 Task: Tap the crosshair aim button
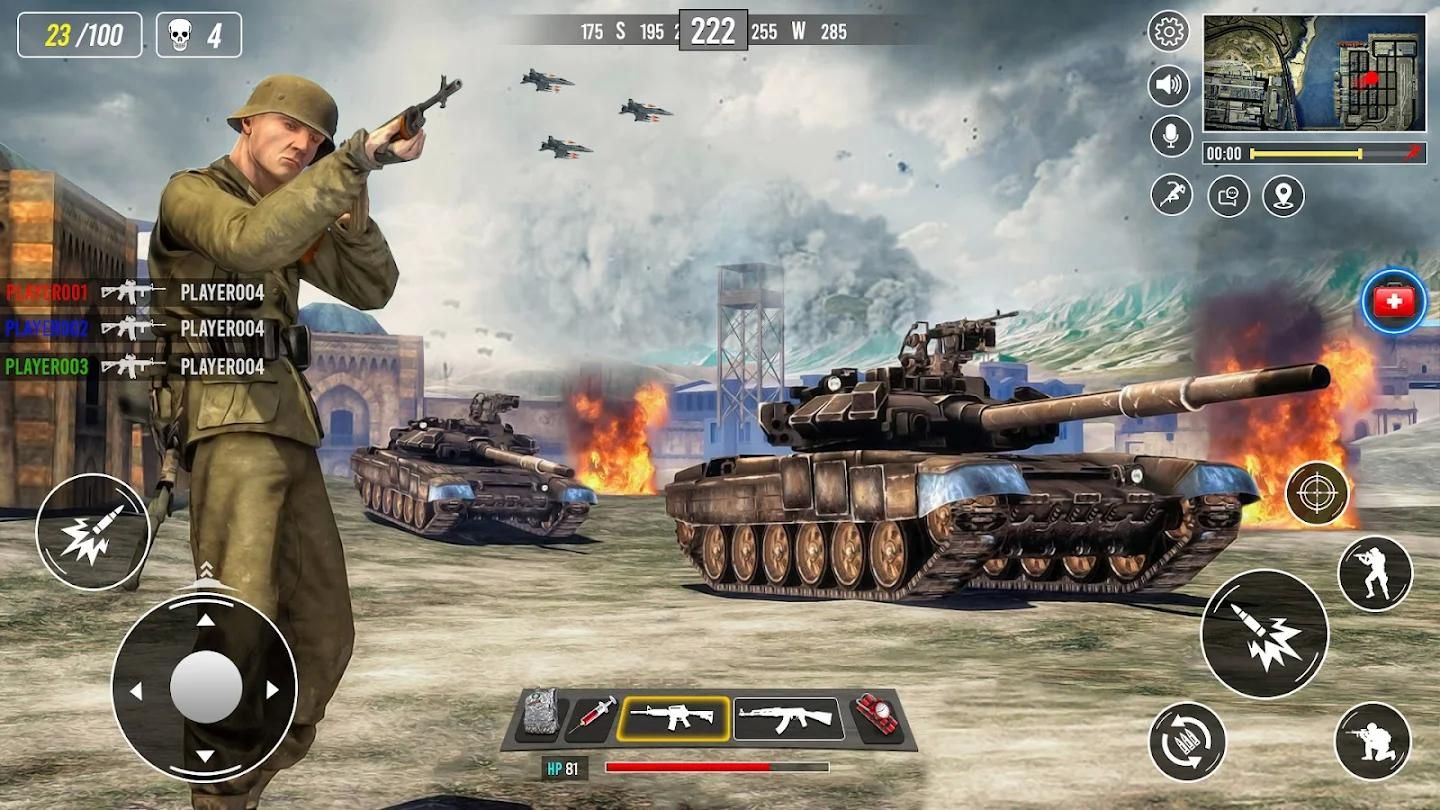[1317, 493]
